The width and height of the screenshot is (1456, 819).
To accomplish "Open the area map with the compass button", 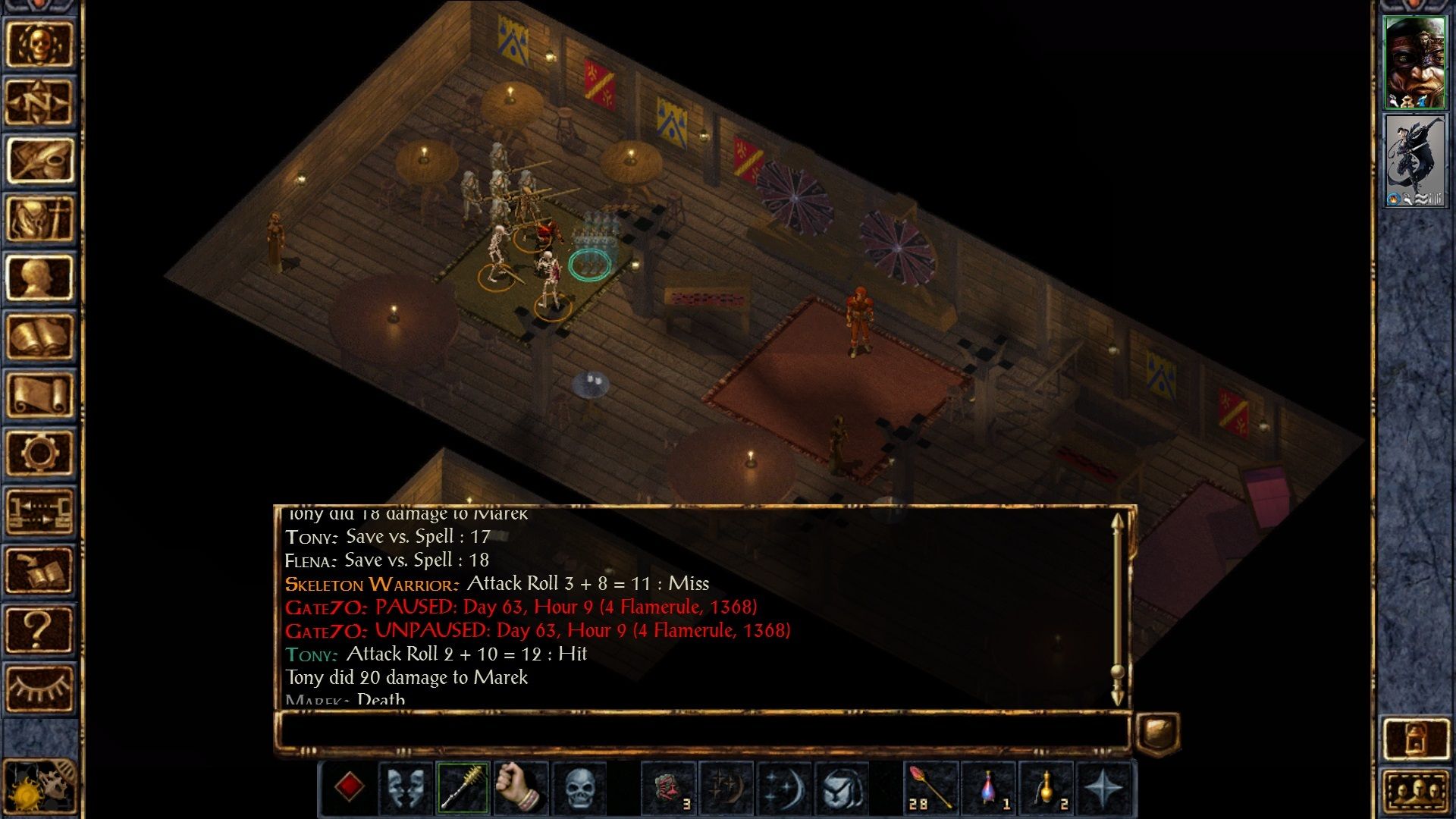I will tap(39, 102).
